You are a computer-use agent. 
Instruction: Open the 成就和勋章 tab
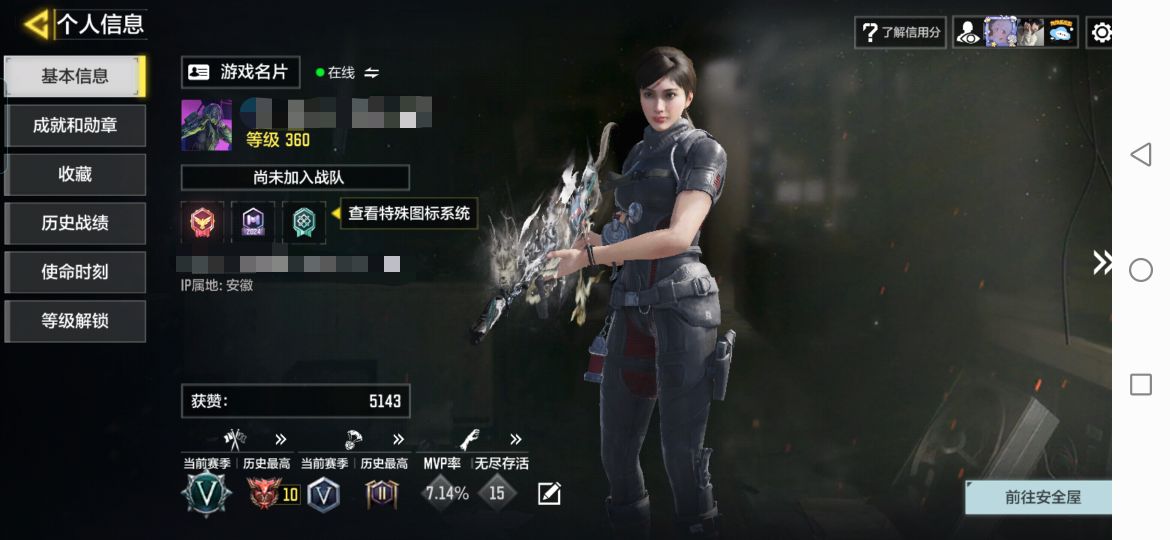coord(75,125)
